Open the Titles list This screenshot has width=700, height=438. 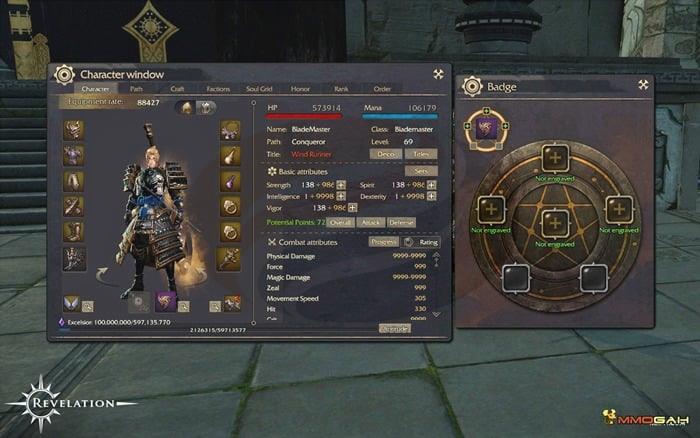[x=422, y=155]
